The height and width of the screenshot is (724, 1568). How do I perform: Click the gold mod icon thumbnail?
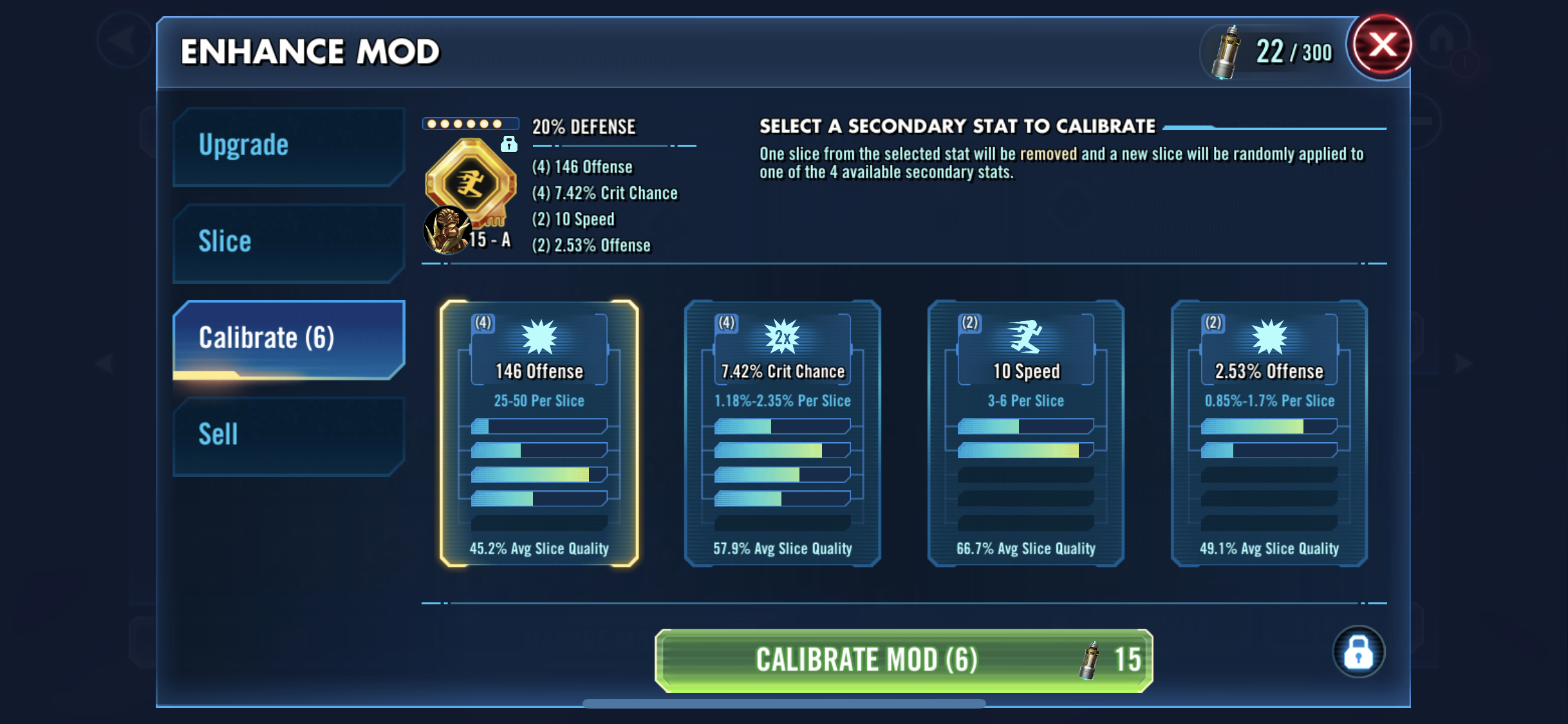click(x=471, y=183)
